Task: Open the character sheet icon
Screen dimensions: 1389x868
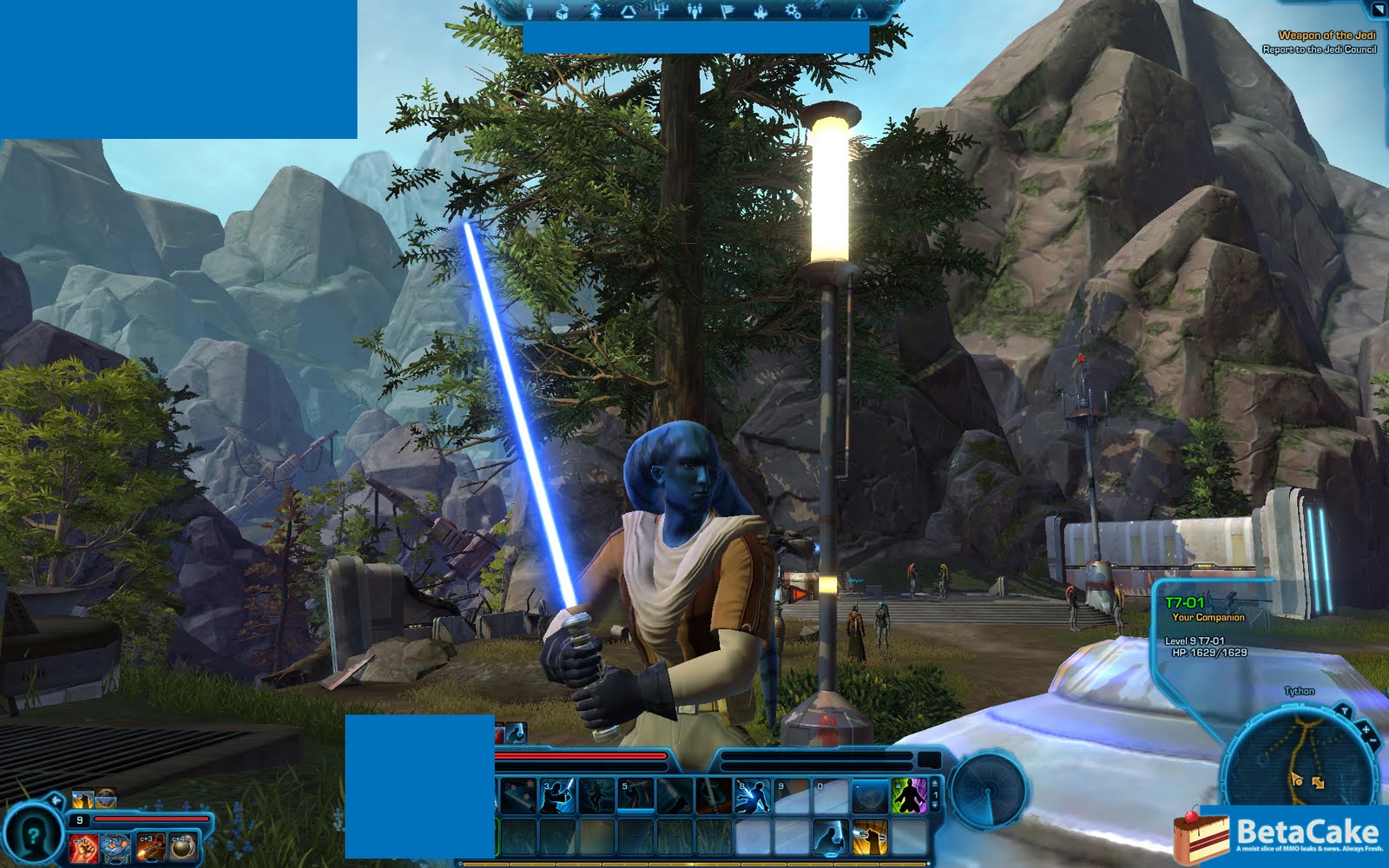Action: [529, 11]
